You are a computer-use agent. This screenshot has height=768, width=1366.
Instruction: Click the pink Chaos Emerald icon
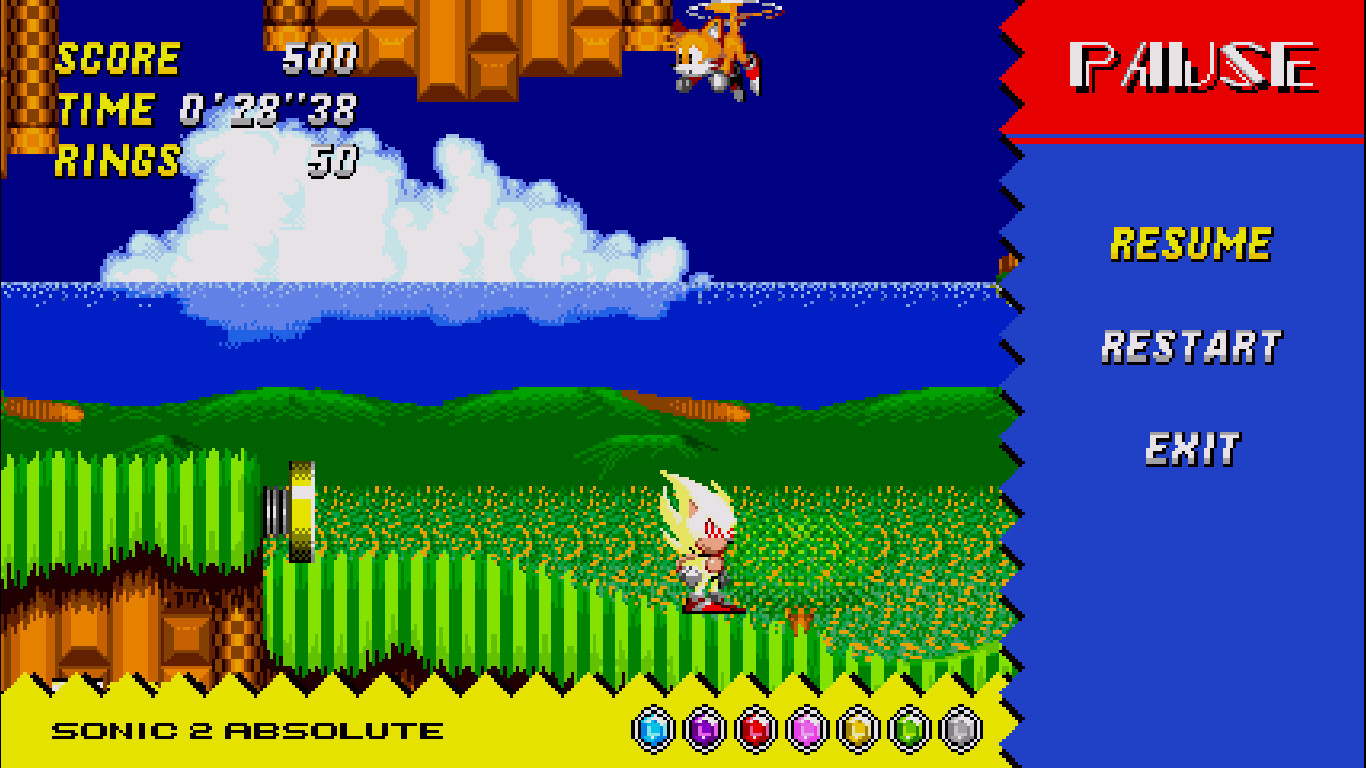pyautogui.click(x=806, y=730)
